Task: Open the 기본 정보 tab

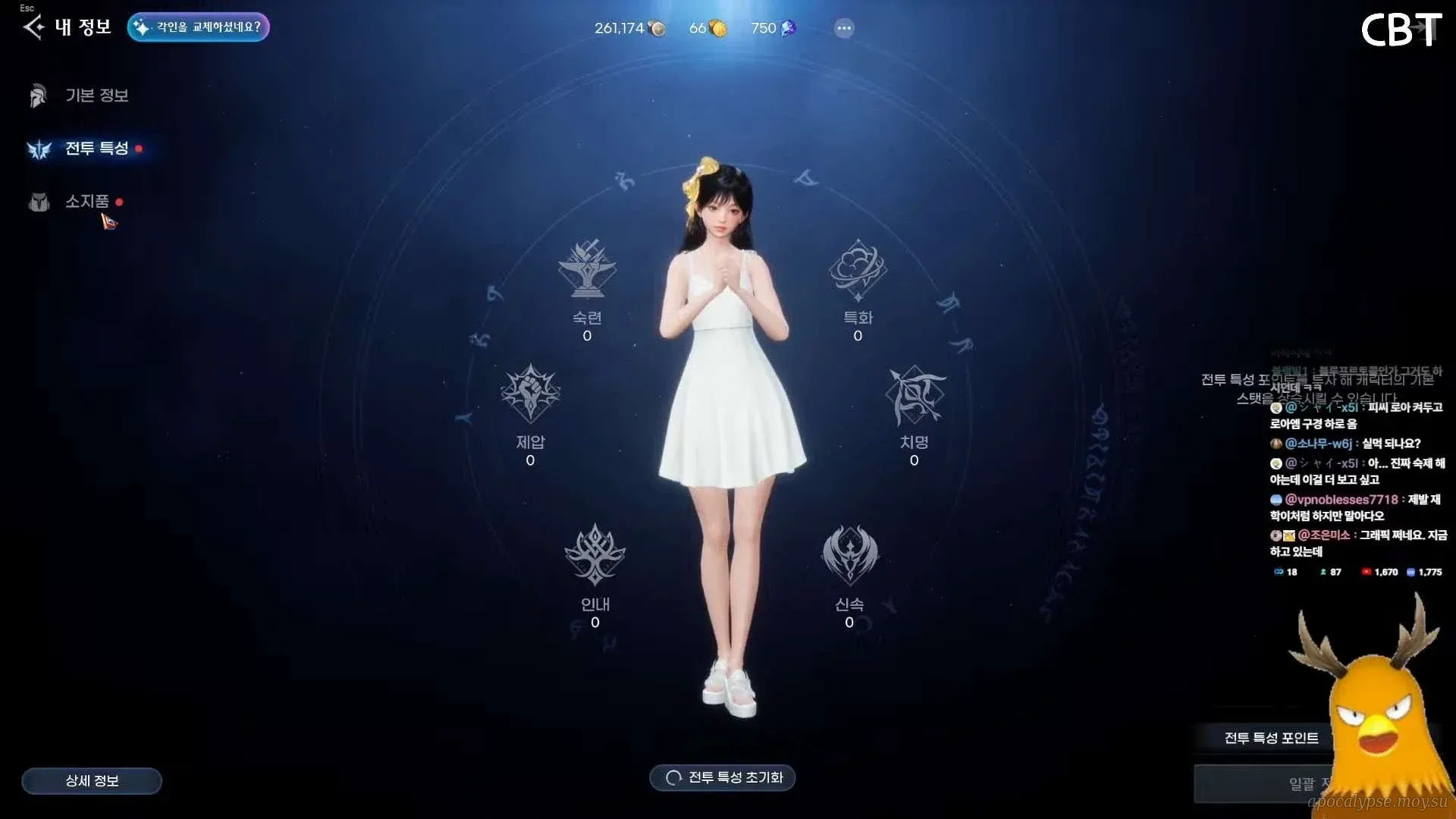Action: (96, 96)
